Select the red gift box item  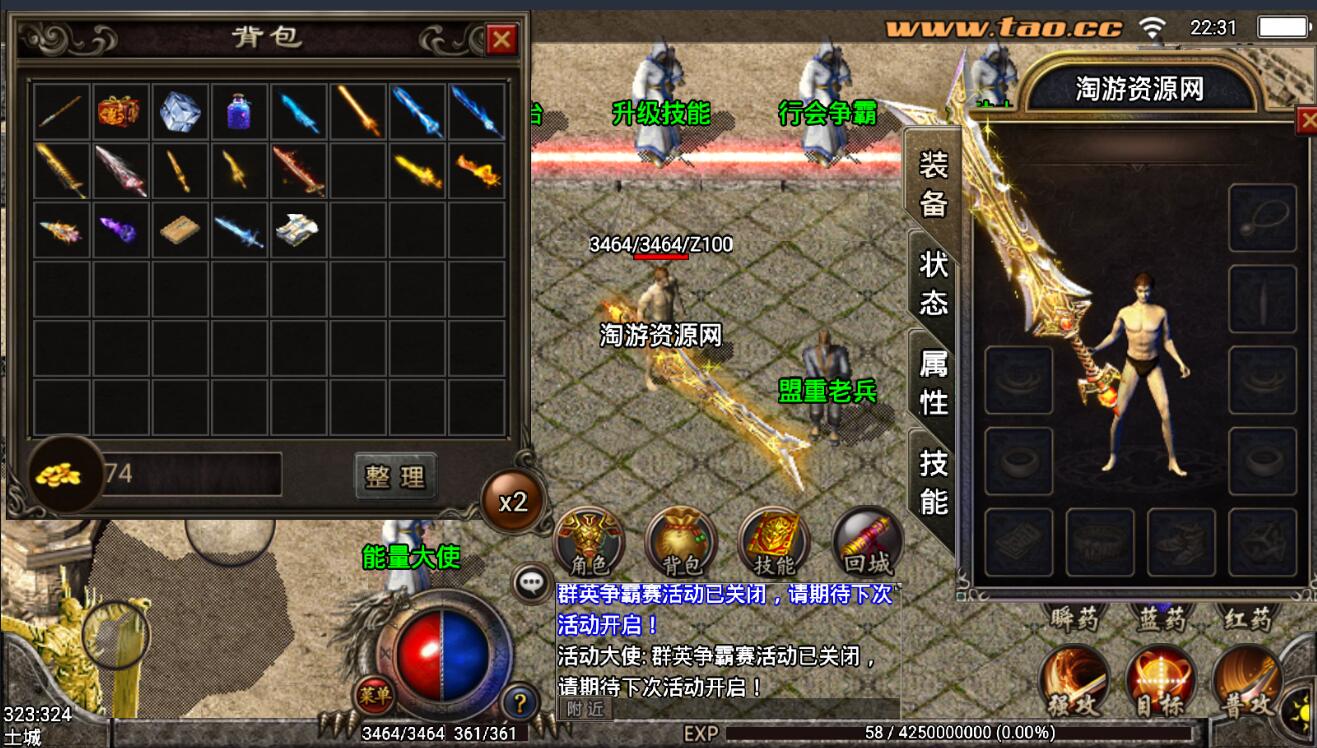(x=119, y=111)
